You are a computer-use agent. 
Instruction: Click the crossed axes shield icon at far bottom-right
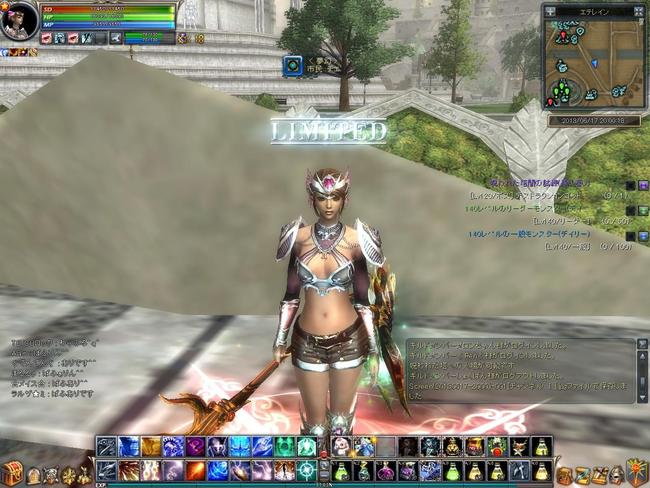[636, 471]
